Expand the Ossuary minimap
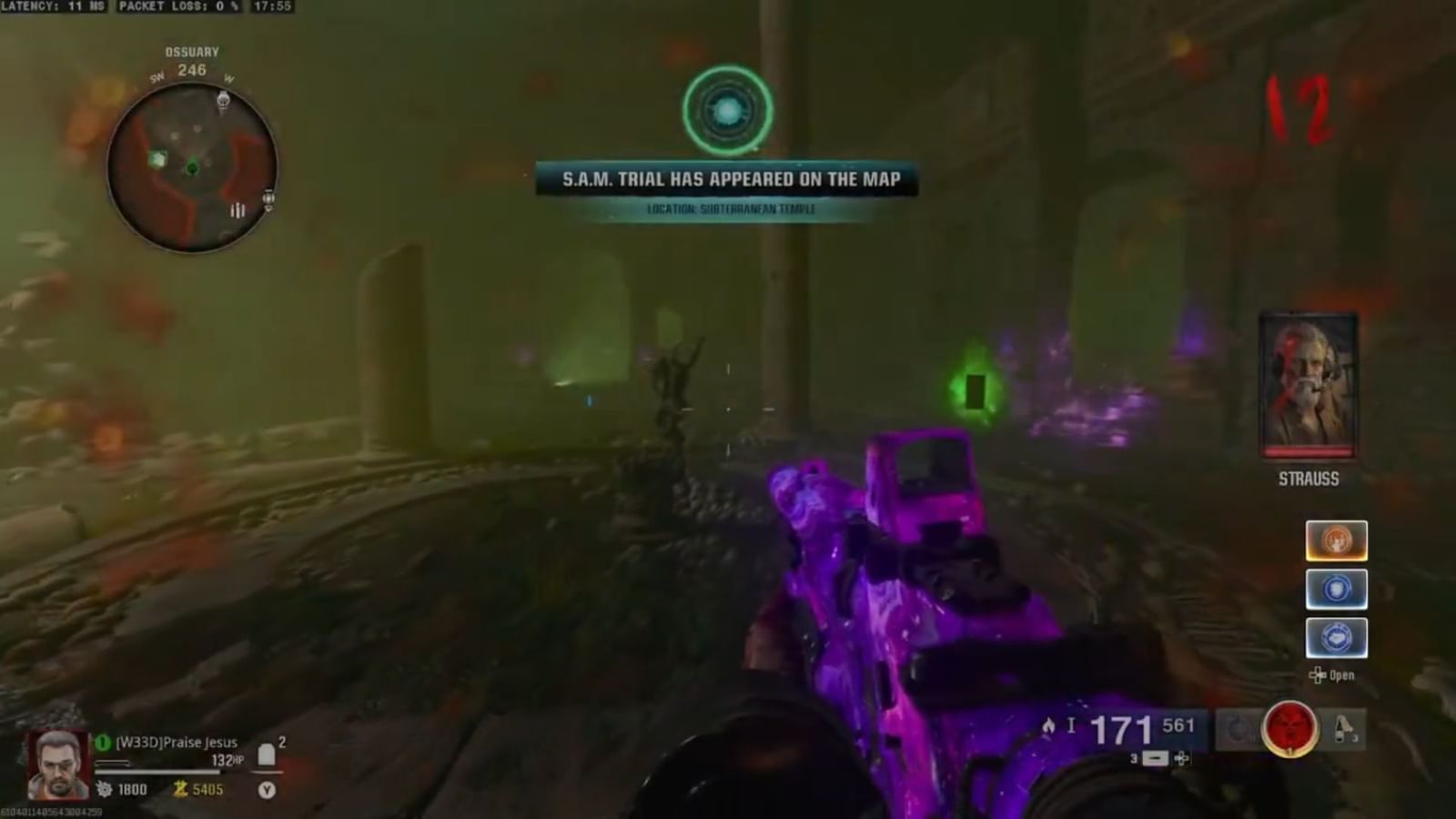The width and height of the screenshot is (1456, 819). click(x=188, y=164)
